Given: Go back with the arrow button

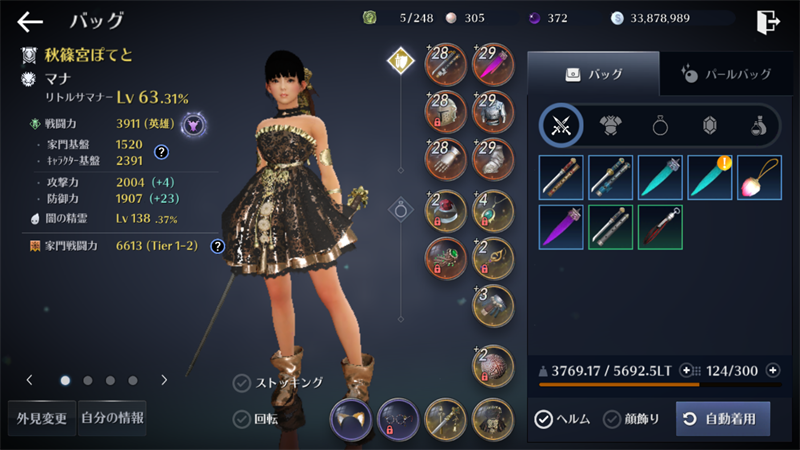Looking at the screenshot, I should pyautogui.click(x=30, y=22).
